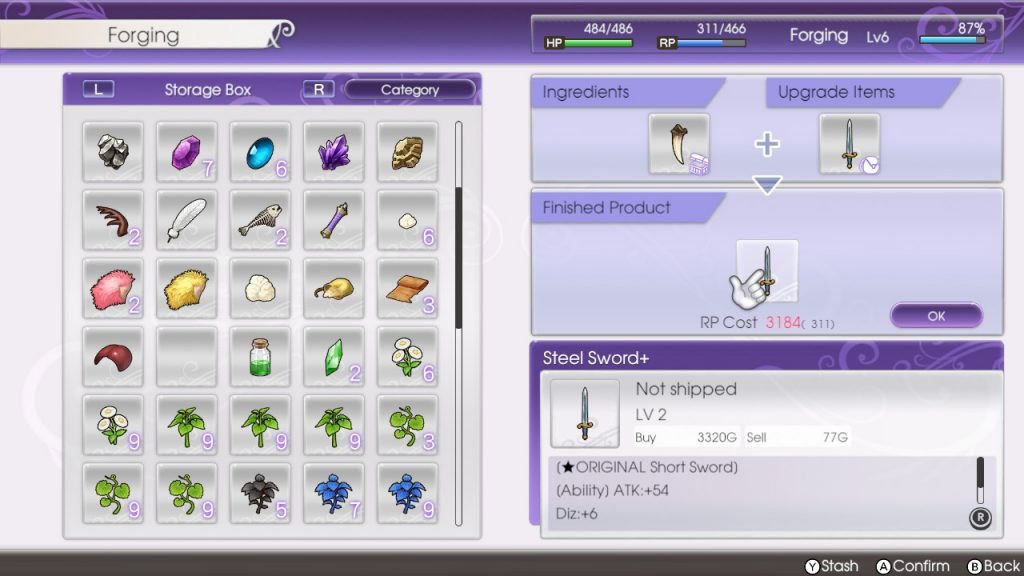
Task: Open the Category filter
Action: 410,90
